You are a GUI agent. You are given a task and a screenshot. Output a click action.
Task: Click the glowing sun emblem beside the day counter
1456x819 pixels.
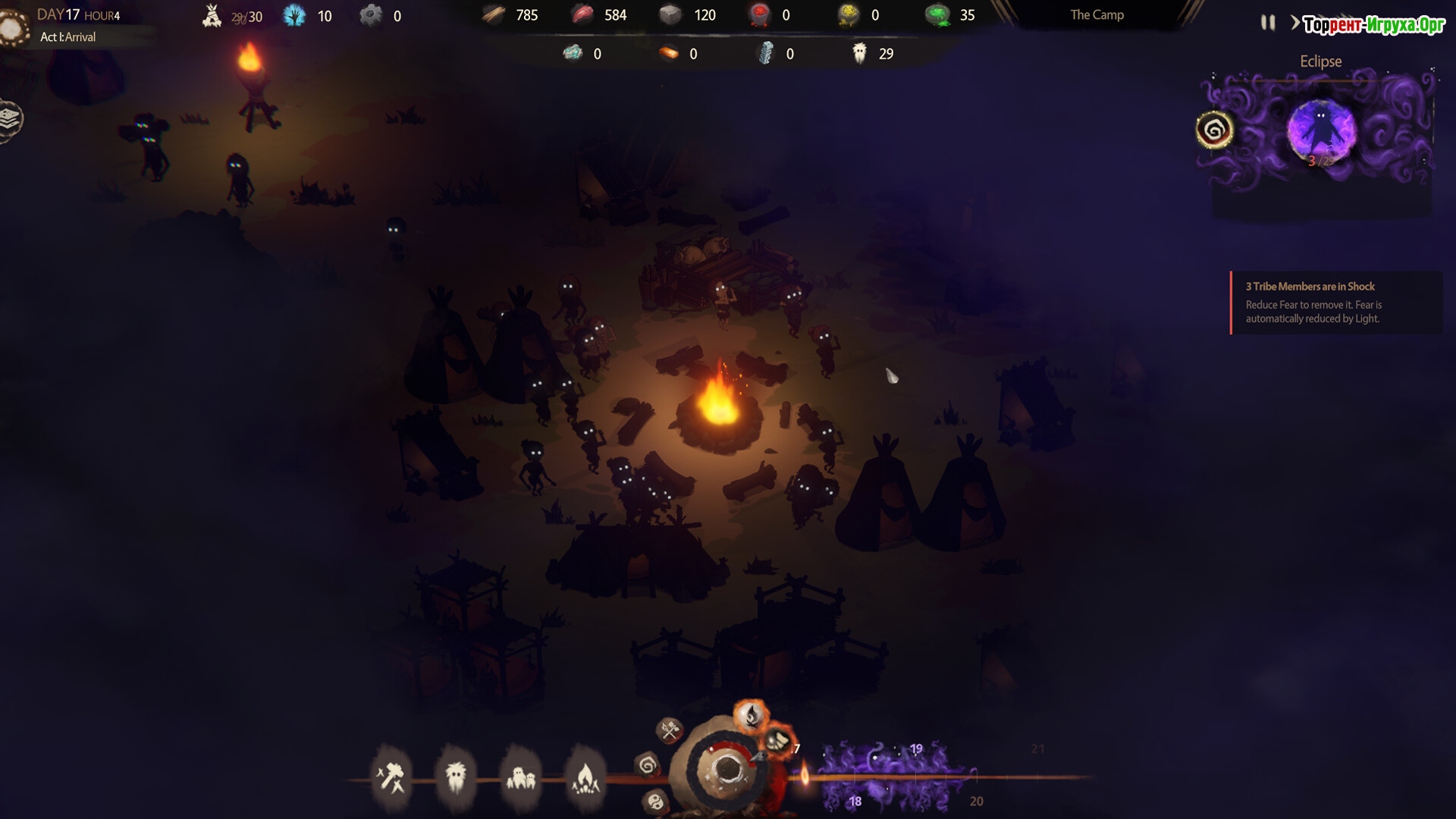pos(11,28)
